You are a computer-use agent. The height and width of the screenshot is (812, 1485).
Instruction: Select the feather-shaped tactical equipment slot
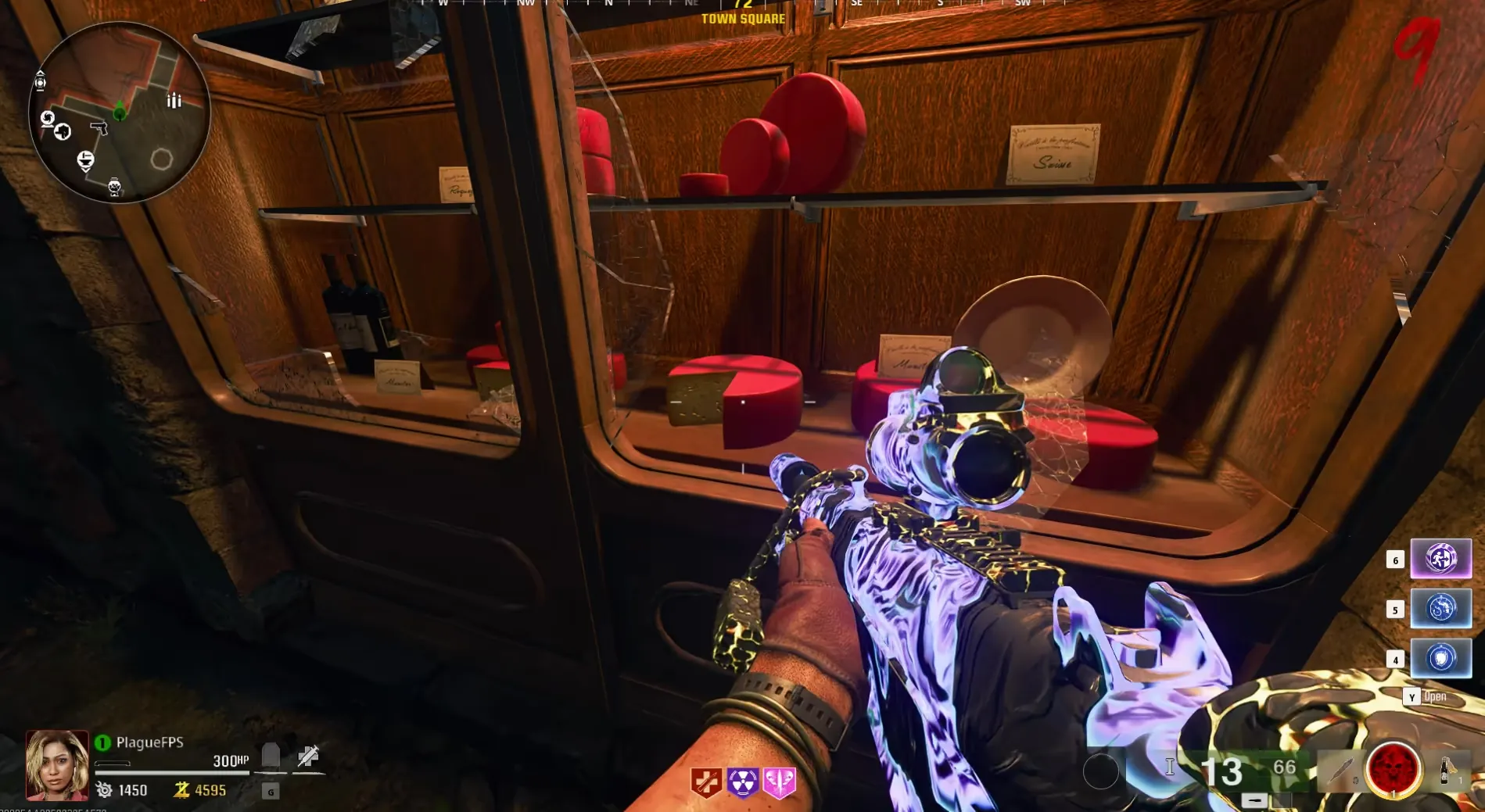coord(1340,769)
